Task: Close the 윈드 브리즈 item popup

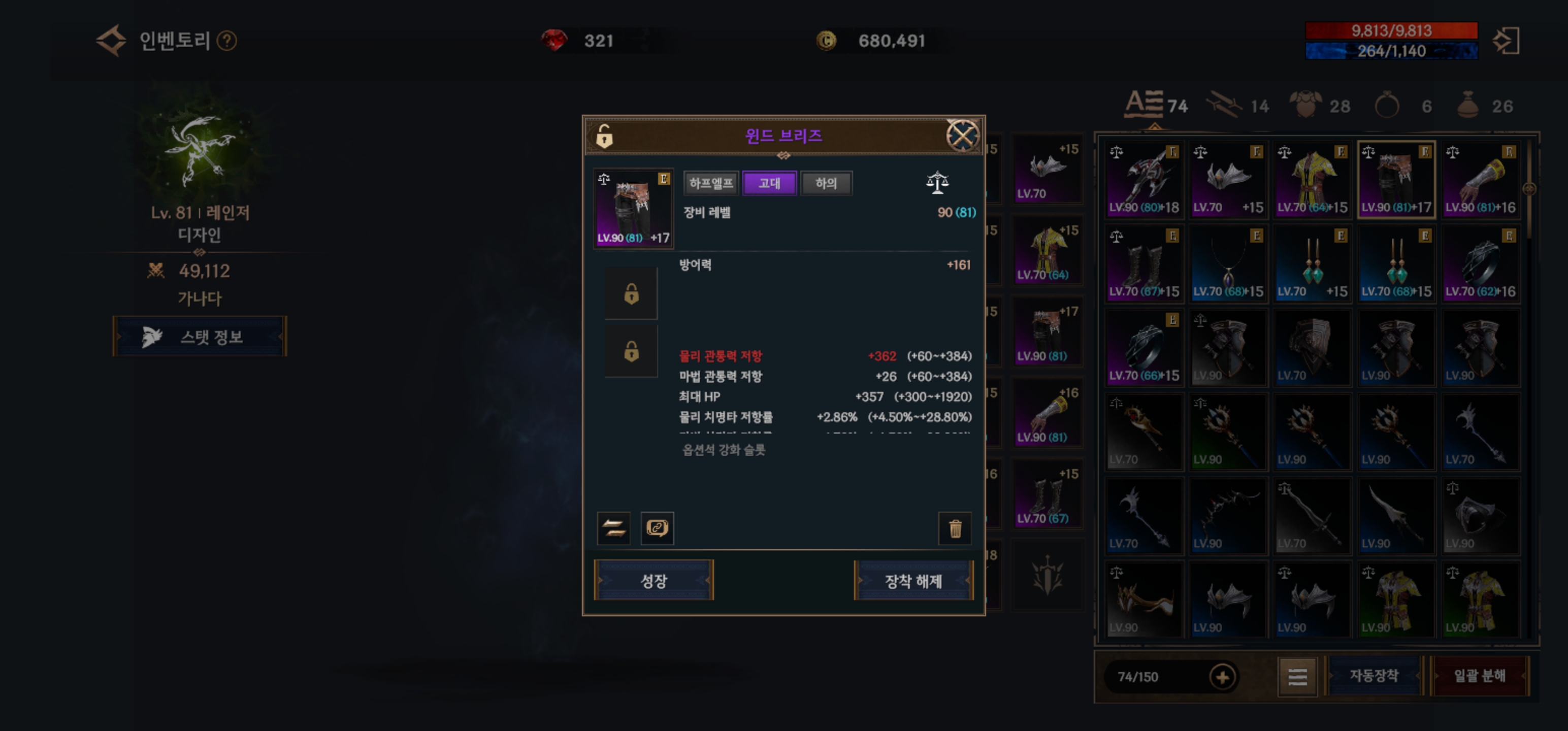Action: (x=962, y=135)
